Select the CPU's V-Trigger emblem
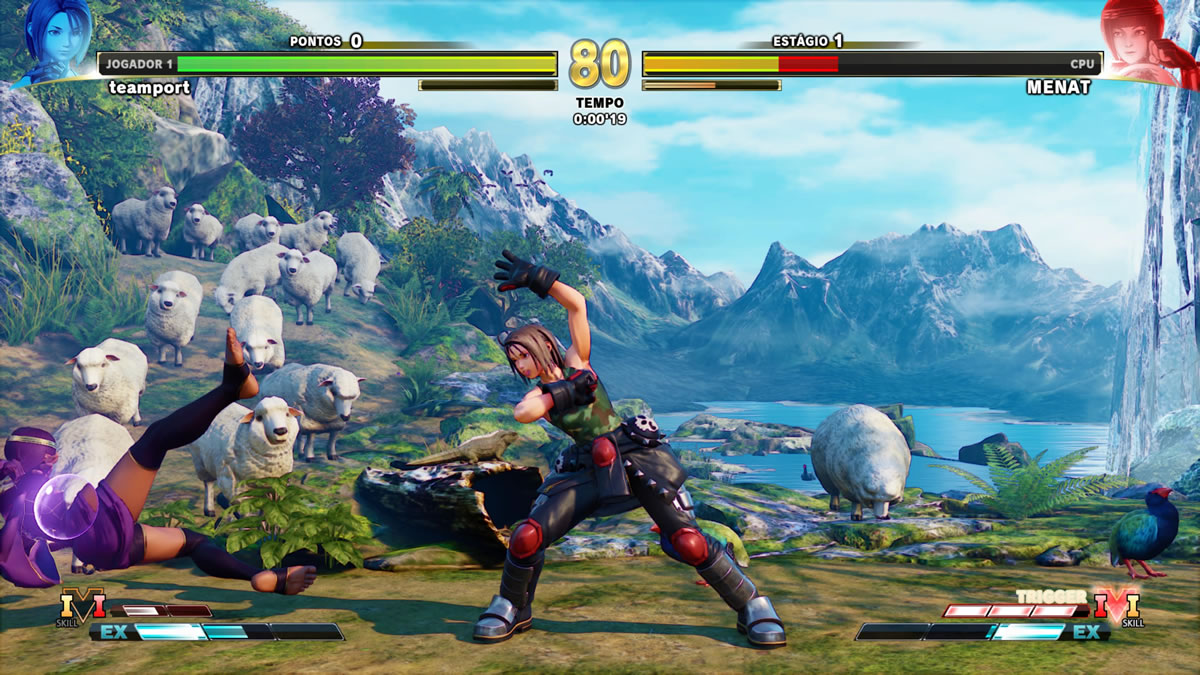 tap(1116, 605)
